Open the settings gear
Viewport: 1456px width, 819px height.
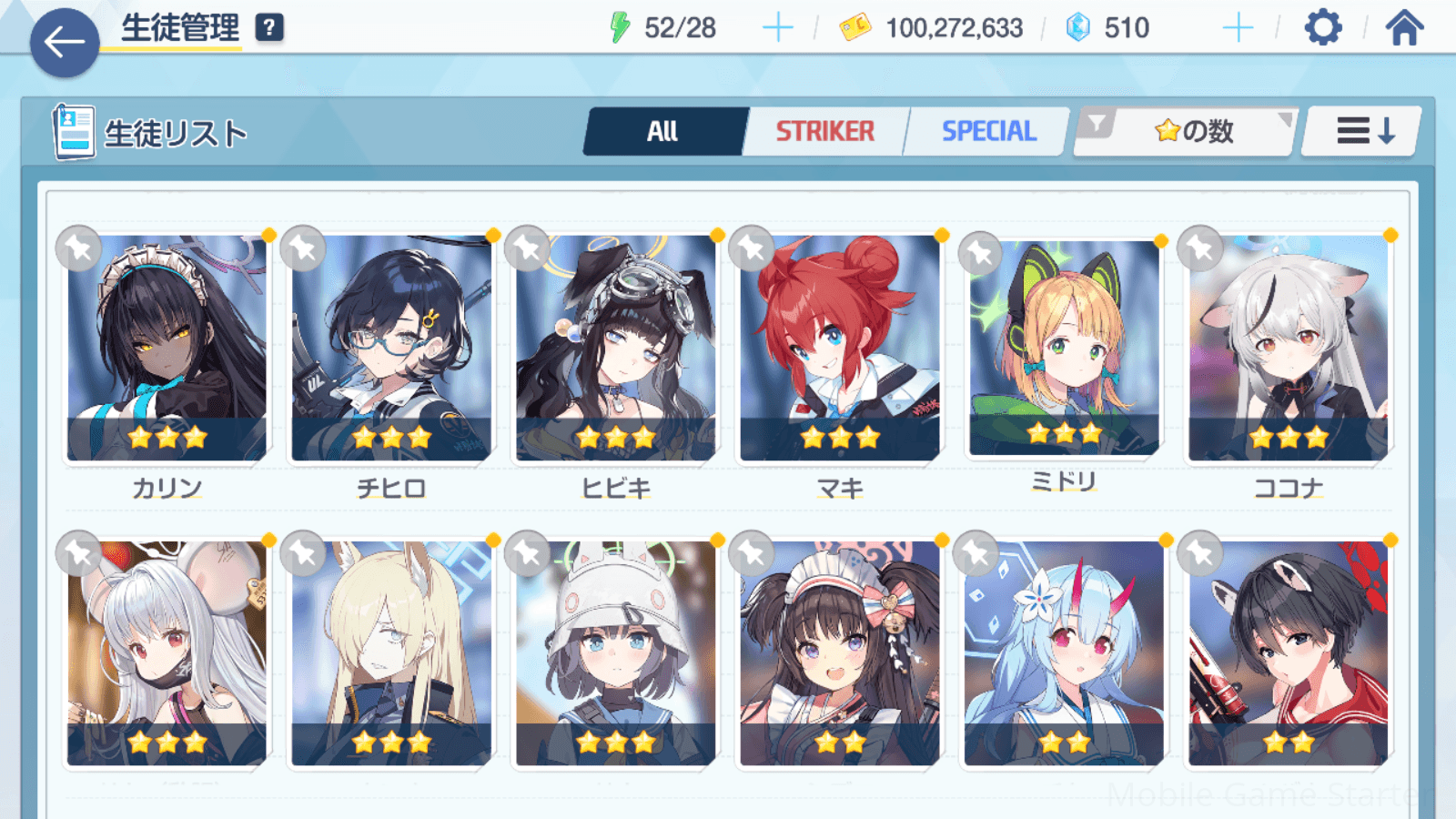tap(1322, 28)
